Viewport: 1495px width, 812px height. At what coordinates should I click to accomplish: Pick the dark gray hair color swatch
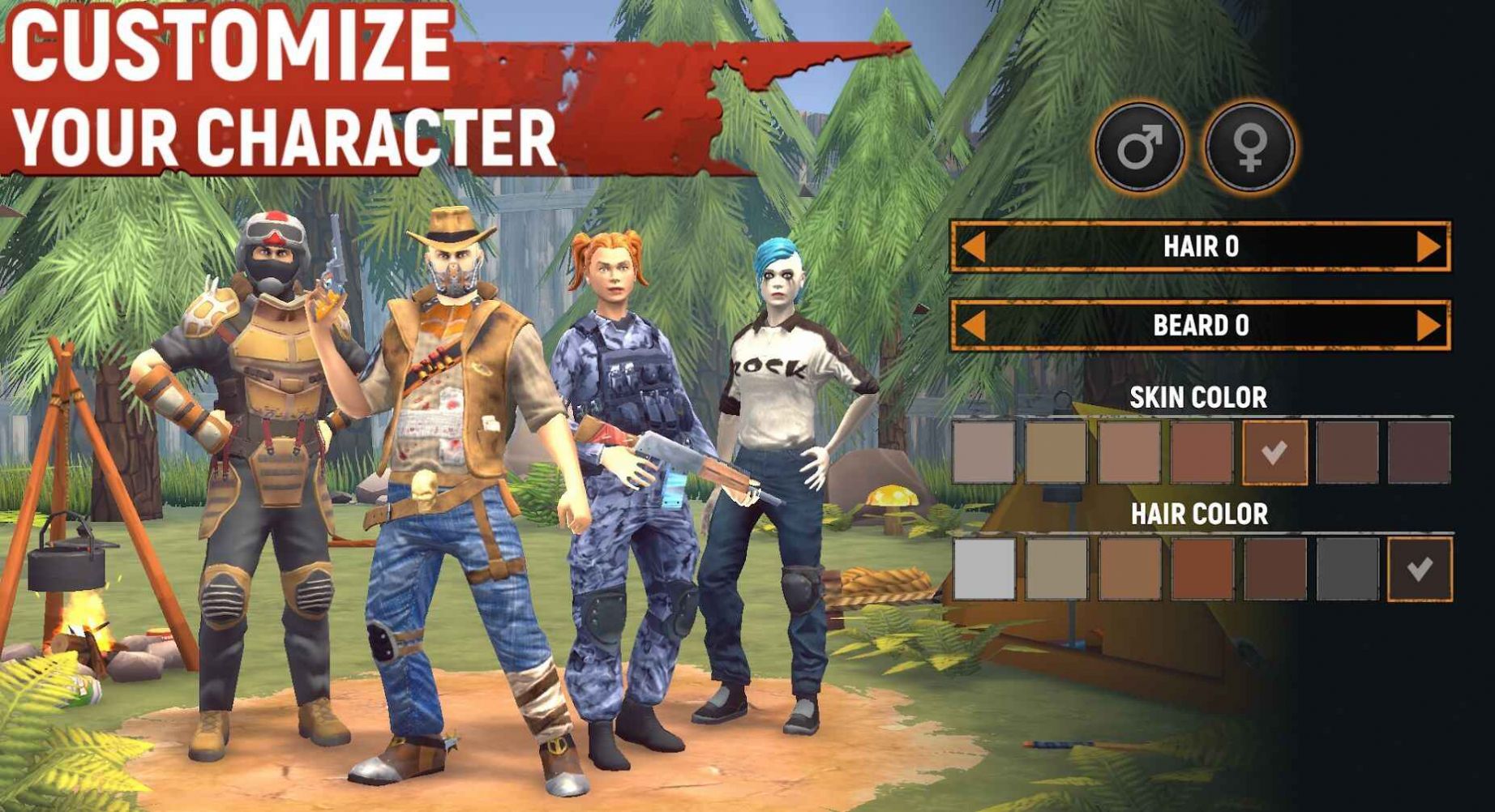pos(1347,569)
